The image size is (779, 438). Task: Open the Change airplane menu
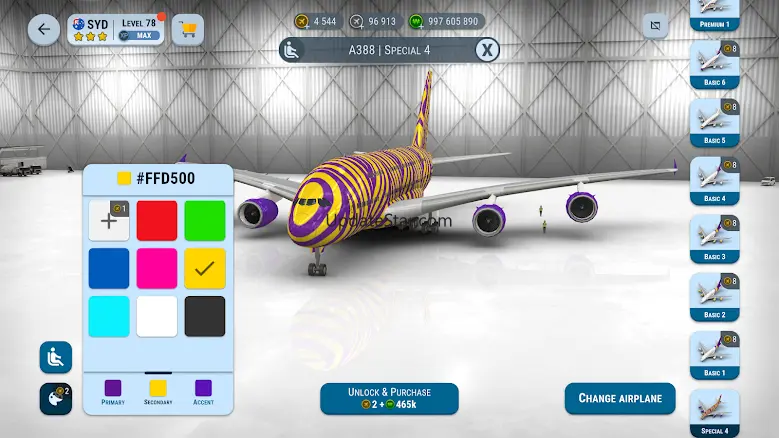pos(620,398)
